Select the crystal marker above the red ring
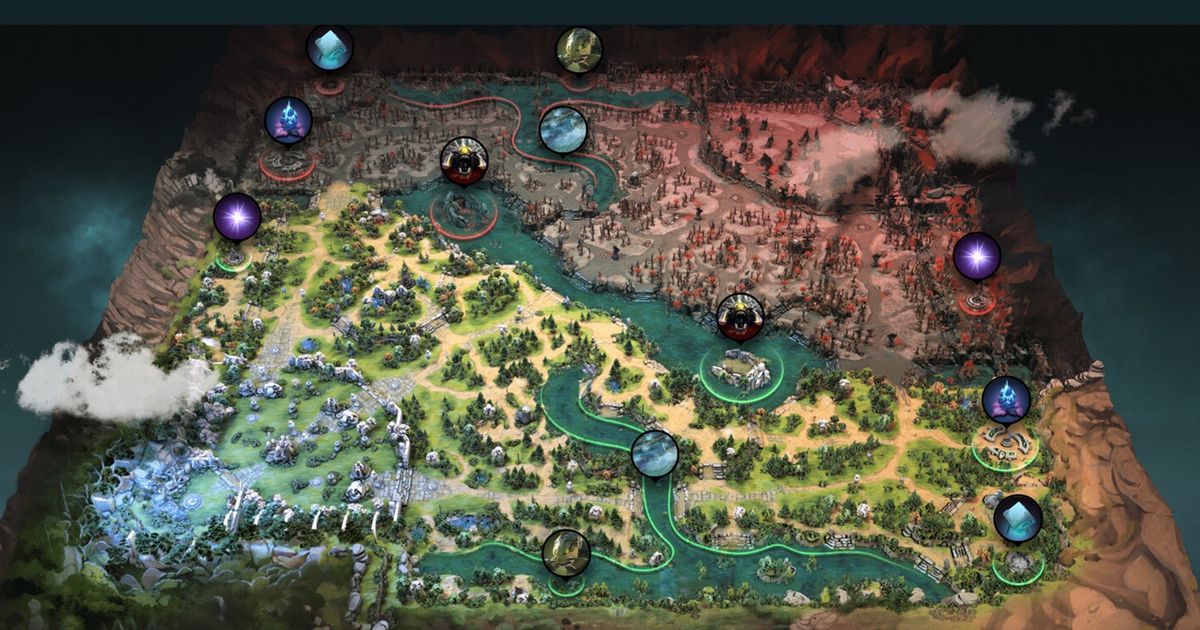 (329, 48)
